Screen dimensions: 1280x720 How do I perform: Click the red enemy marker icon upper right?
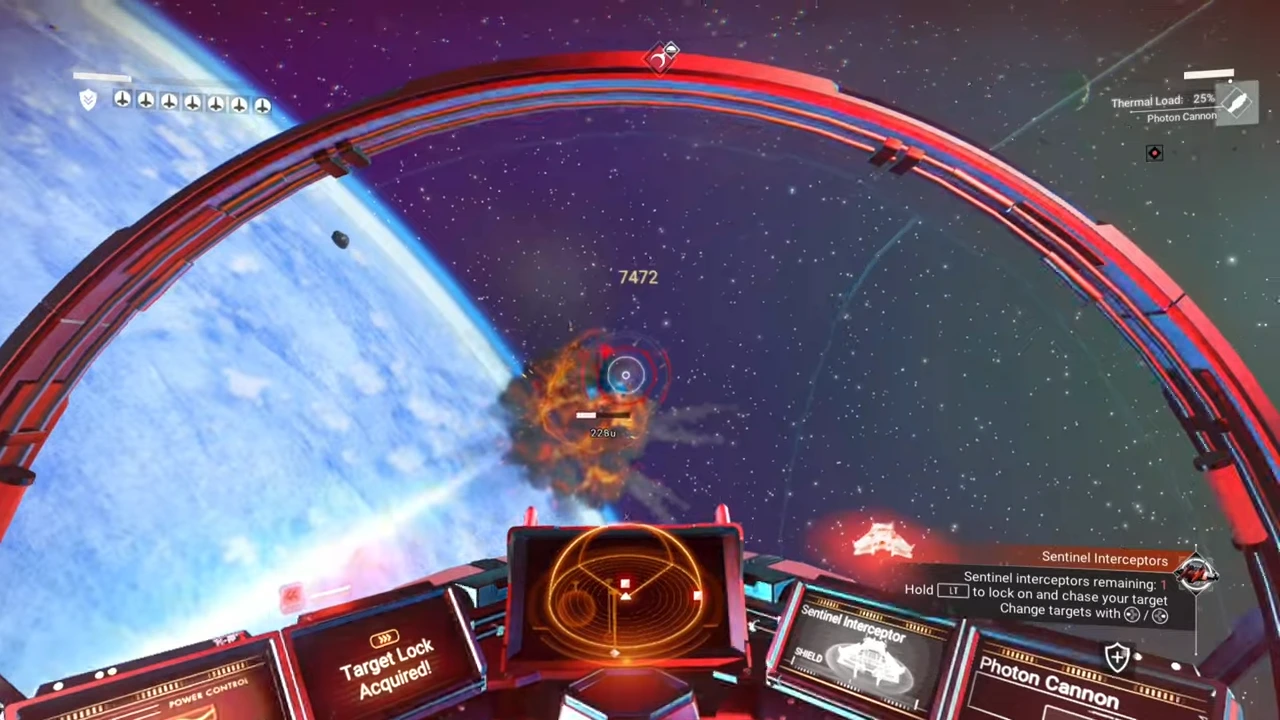point(1154,152)
